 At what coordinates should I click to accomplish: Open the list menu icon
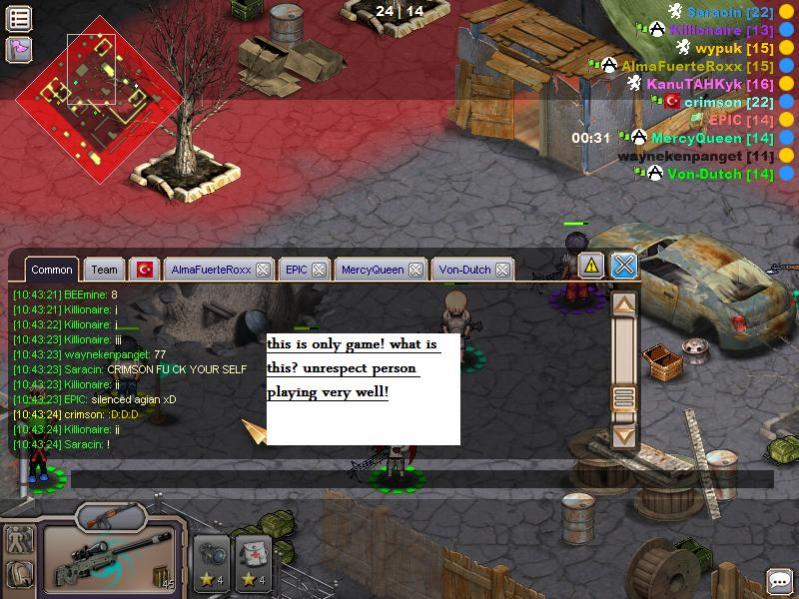click(x=19, y=18)
